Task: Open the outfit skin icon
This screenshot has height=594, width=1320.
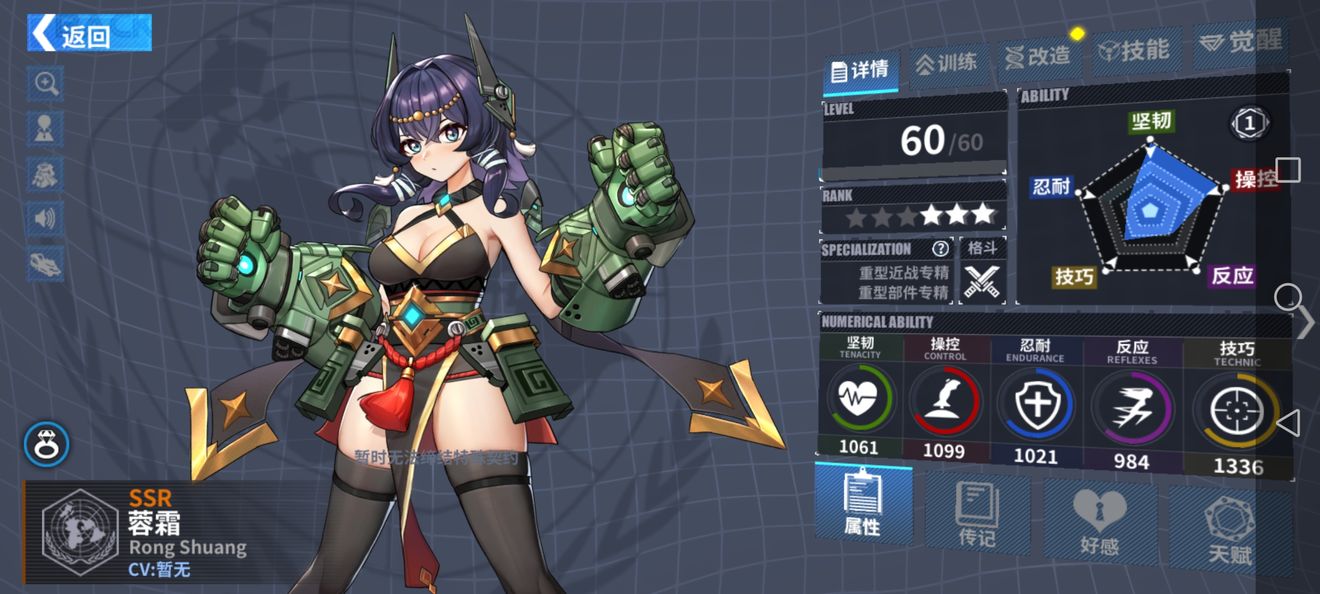Action: coord(46,173)
